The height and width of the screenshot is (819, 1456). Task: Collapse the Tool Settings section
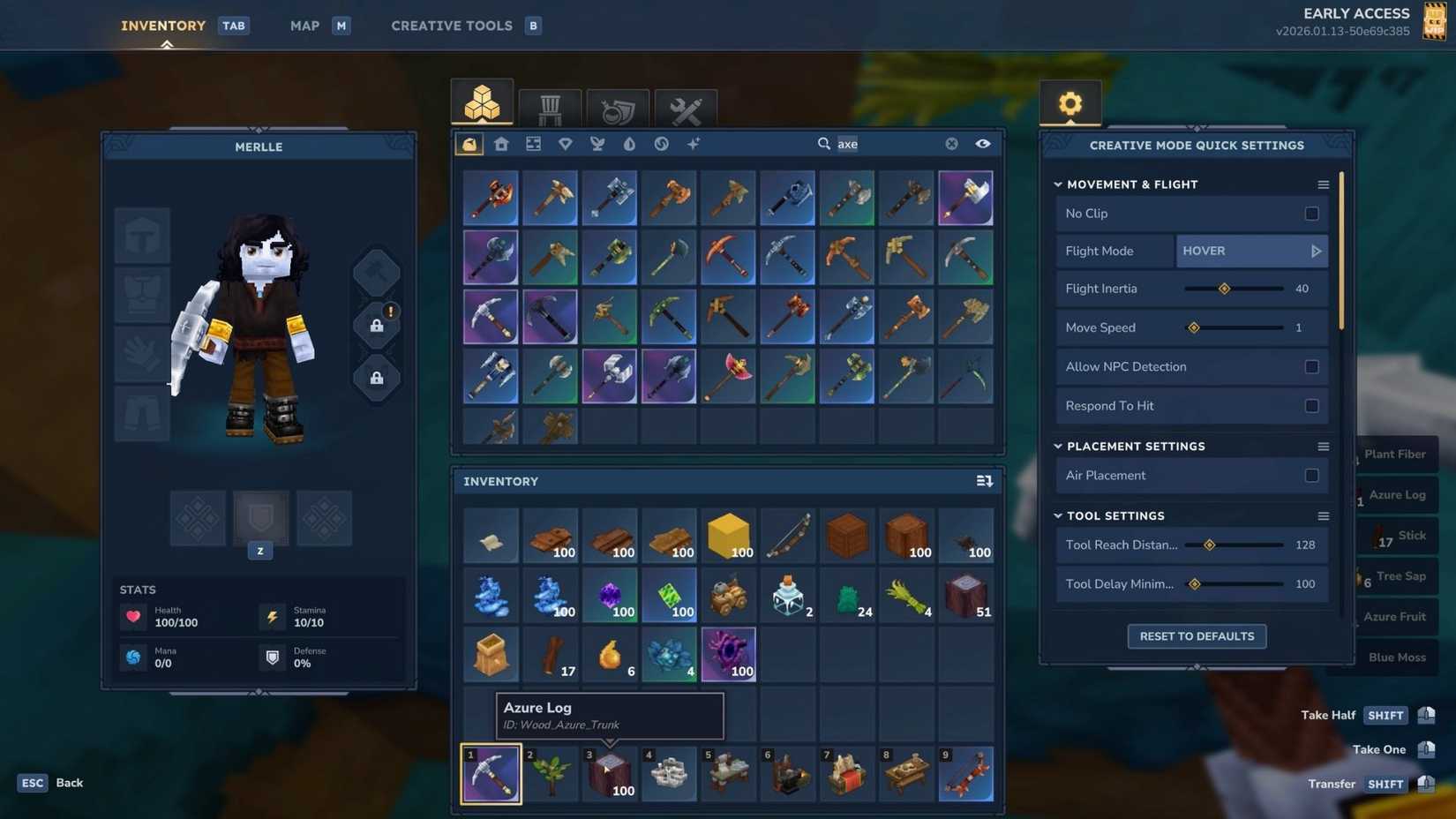(1058, 515)
